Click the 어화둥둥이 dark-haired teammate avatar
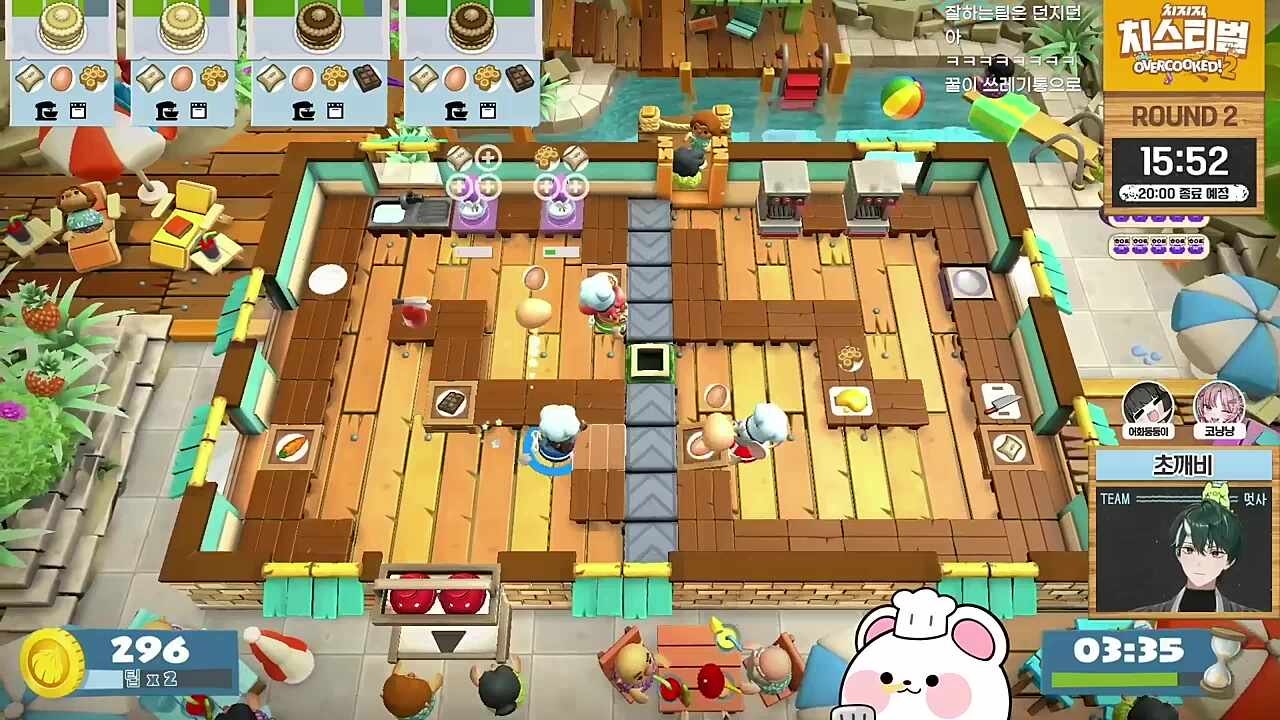The width and height of the screenshot is (1280, 720). pos(1147,405)
